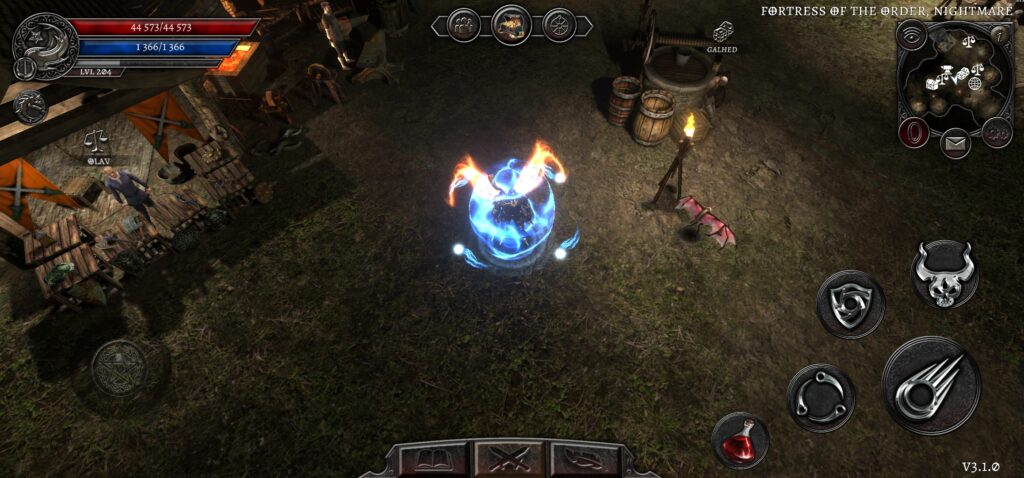Tap the red ring button under minimap
Image resolution: width=1024 pixels, height=478 pixels.
[x=912, y=132]
